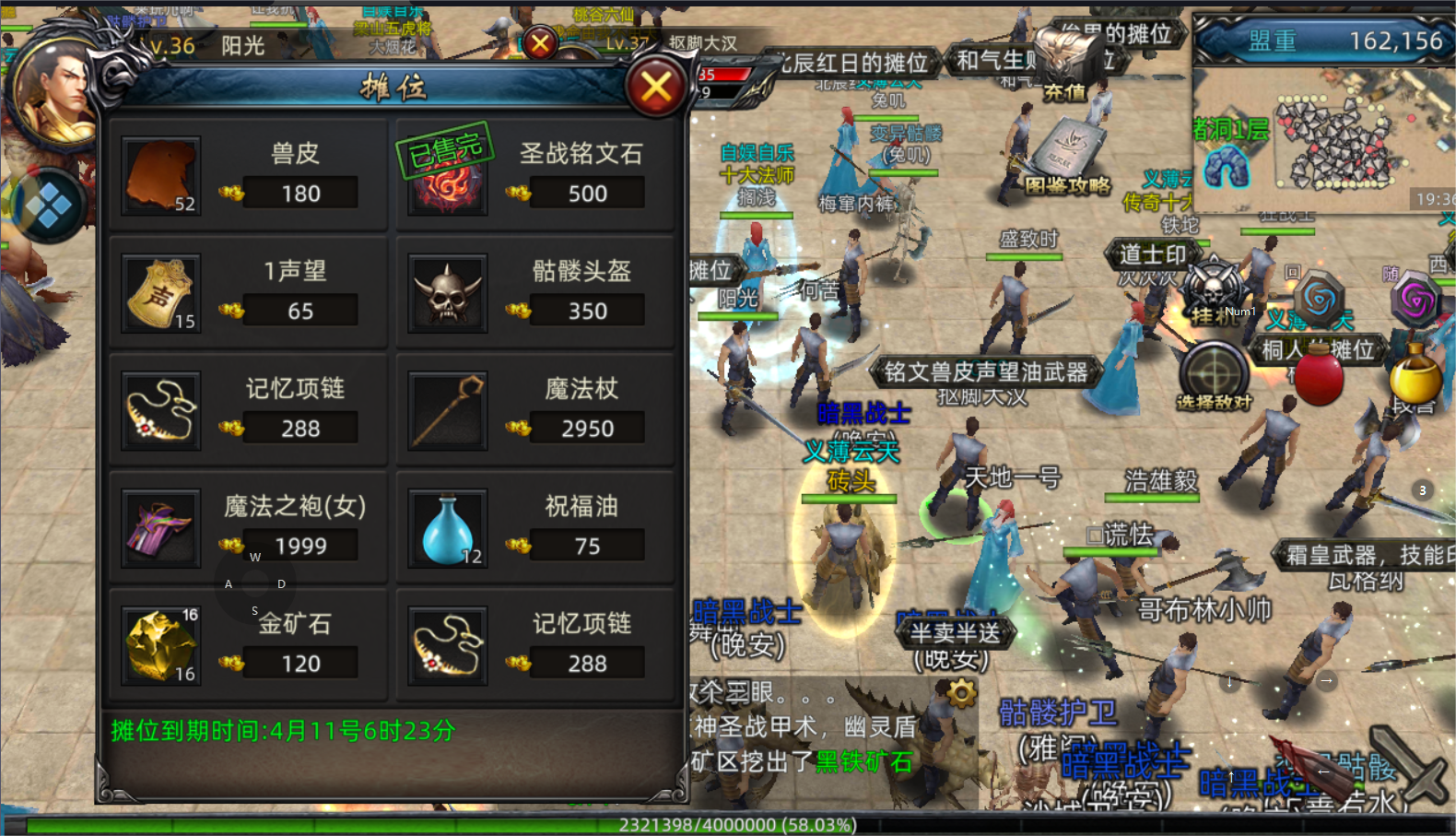Screen dimensions: 1456x836
Task: Toggle the 挂机 auto-battle skull button
Action: pos(1214,293)
